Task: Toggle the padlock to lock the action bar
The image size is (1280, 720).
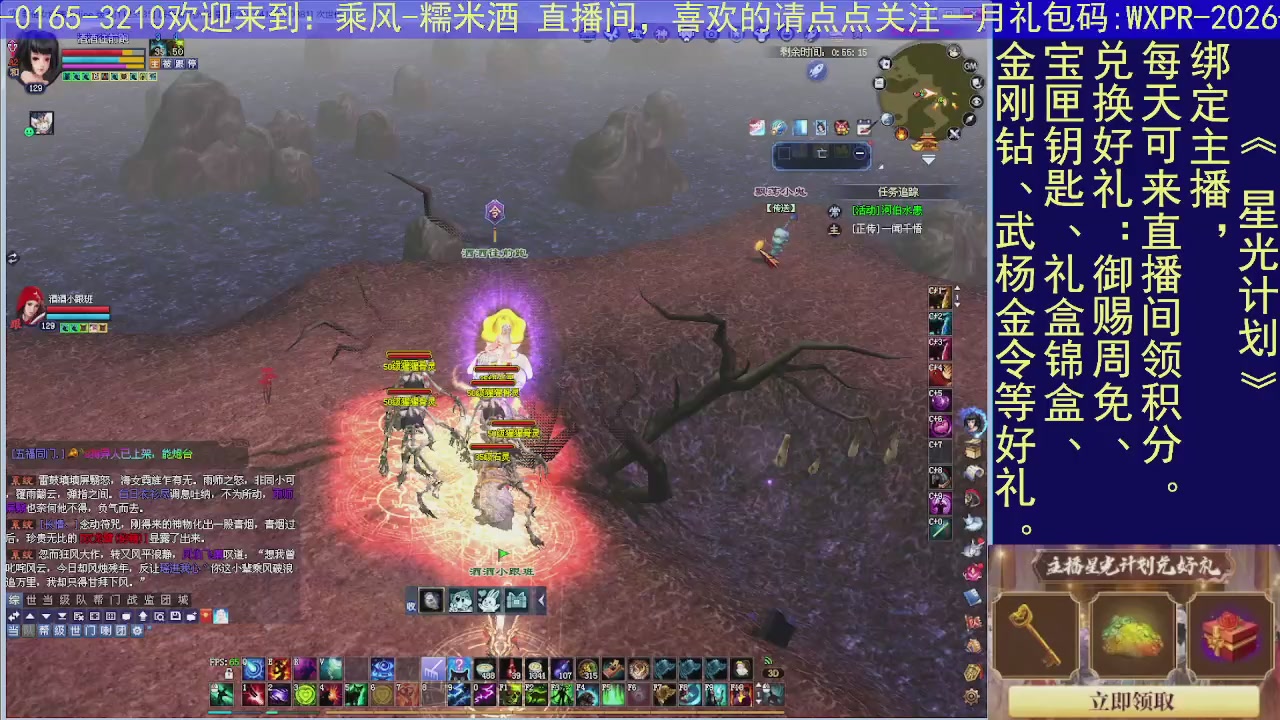Action: coord(228,673)
